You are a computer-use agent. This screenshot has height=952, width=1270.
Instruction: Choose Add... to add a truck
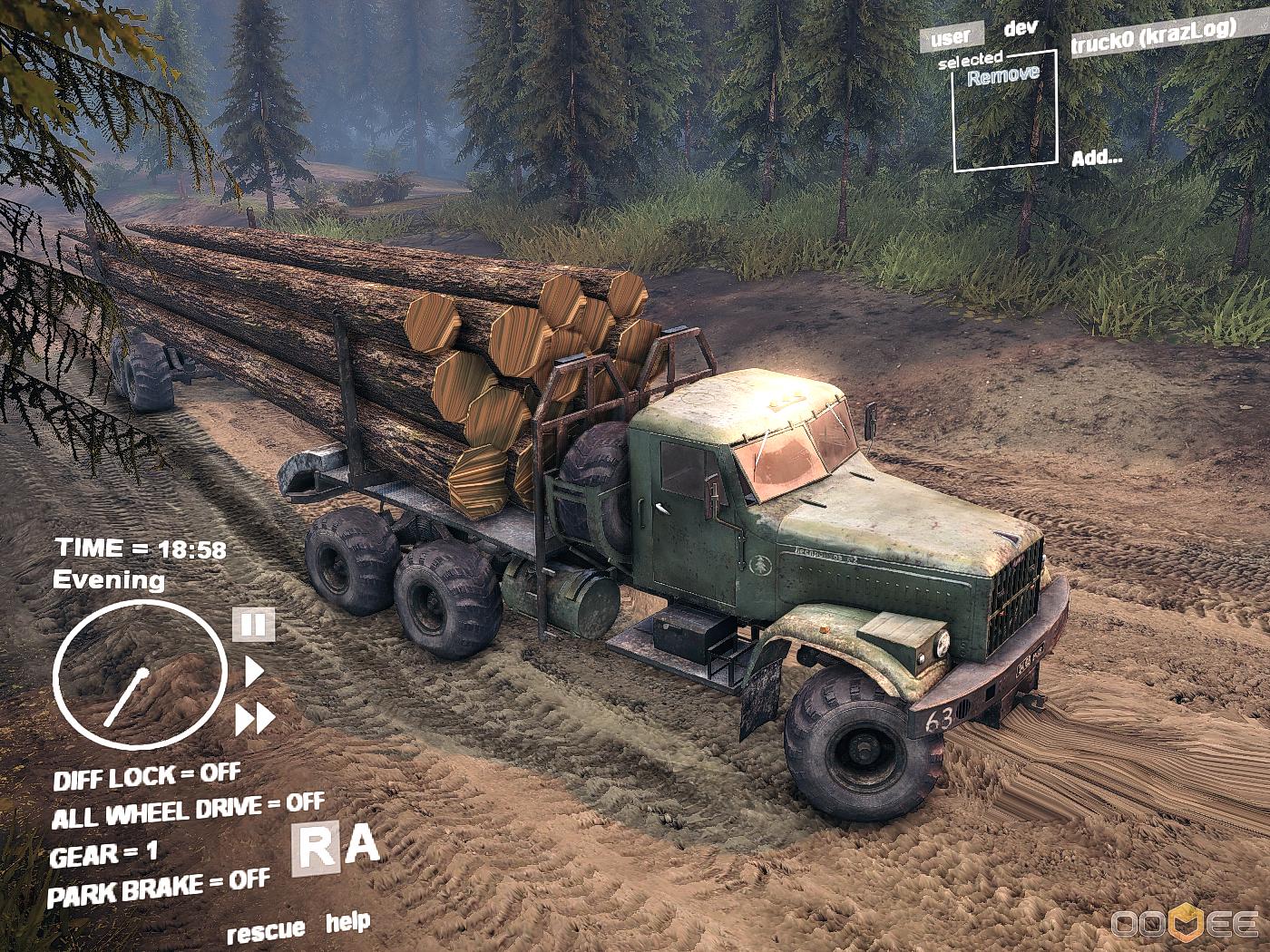click(x=1097, y=158)
